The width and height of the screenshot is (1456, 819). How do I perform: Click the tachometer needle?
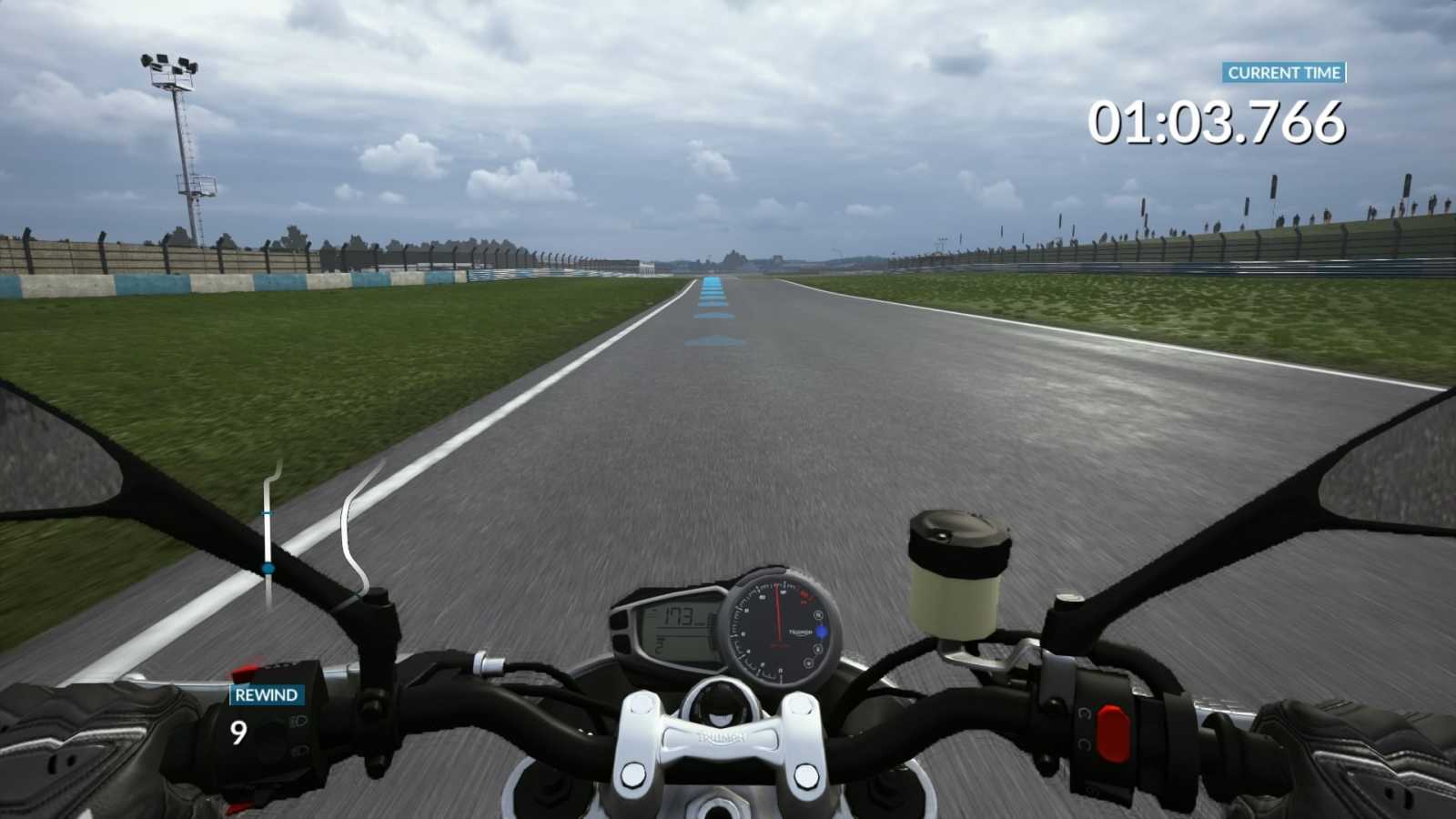tap(778, 612)
